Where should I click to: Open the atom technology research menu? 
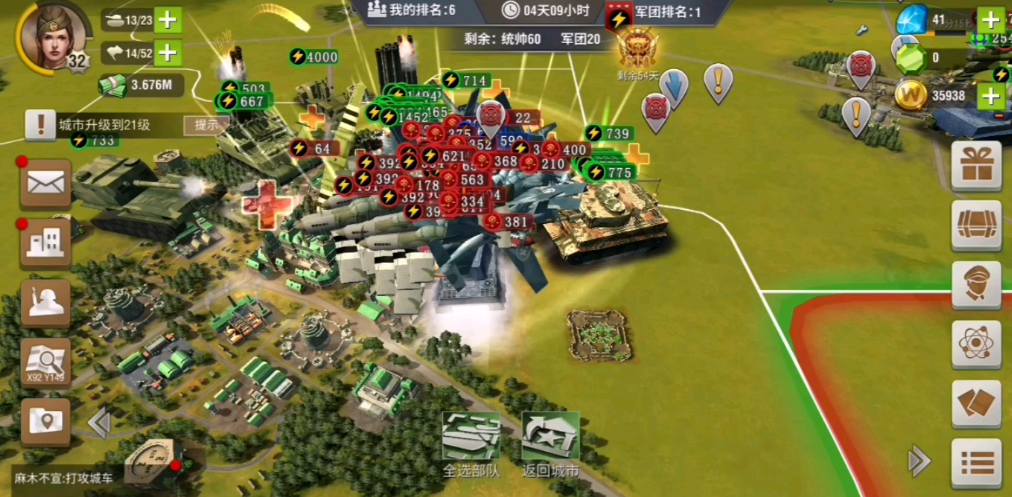(x=975, y=344)
